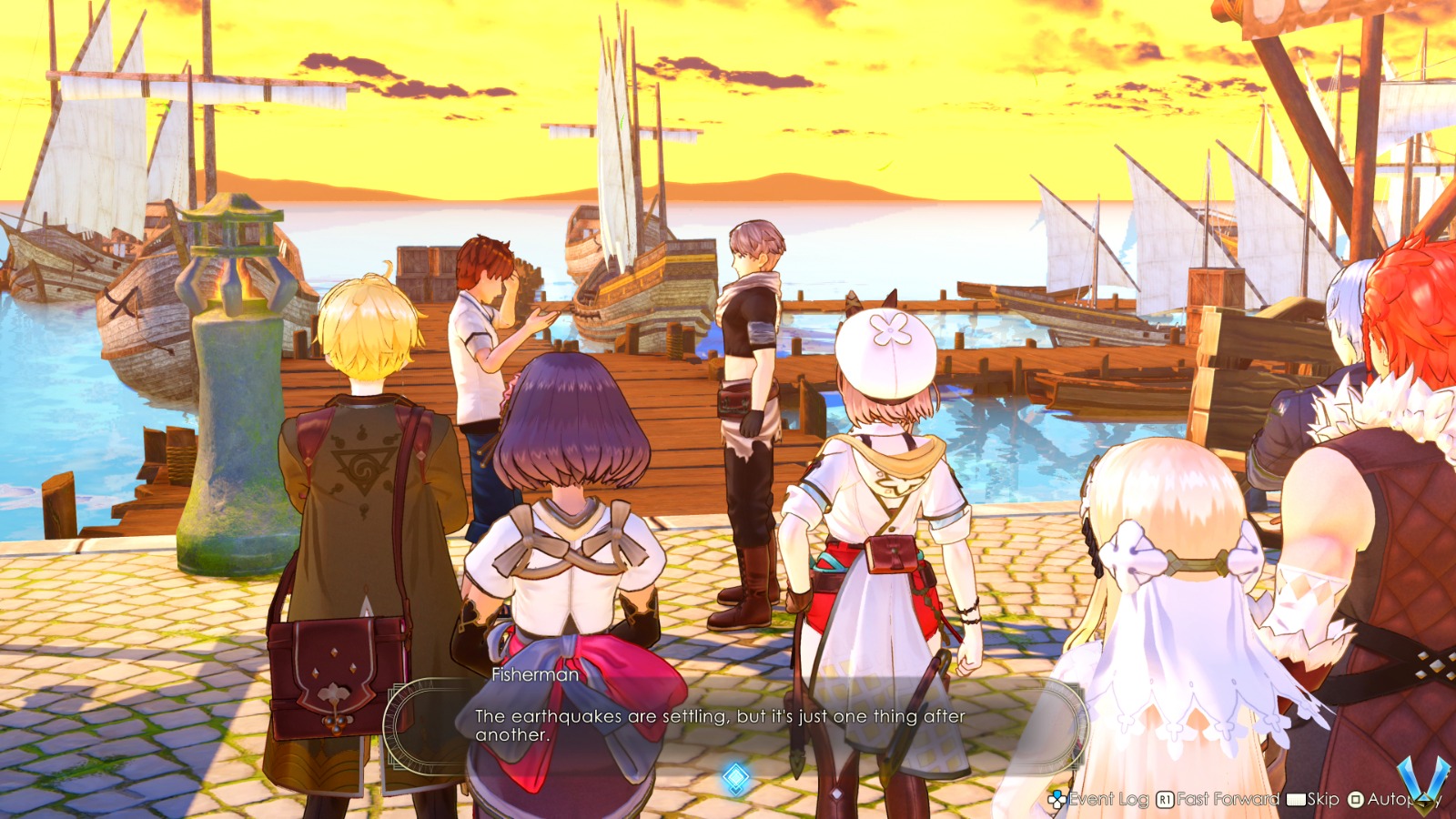Click the D-pad Event Log icon
The image size is (1456, 819).
pos(1057,799)
